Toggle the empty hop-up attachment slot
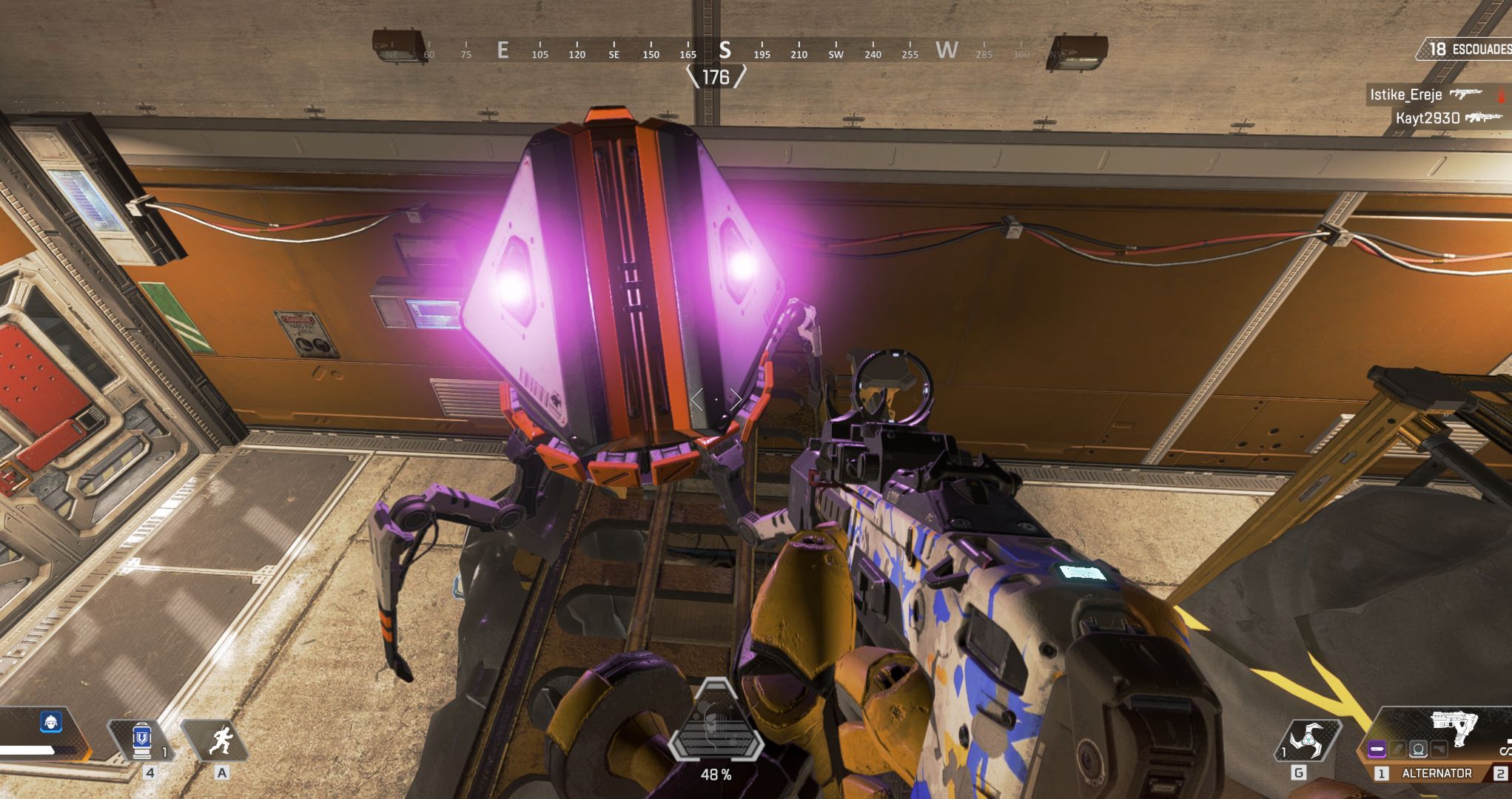 point(1439,749)
